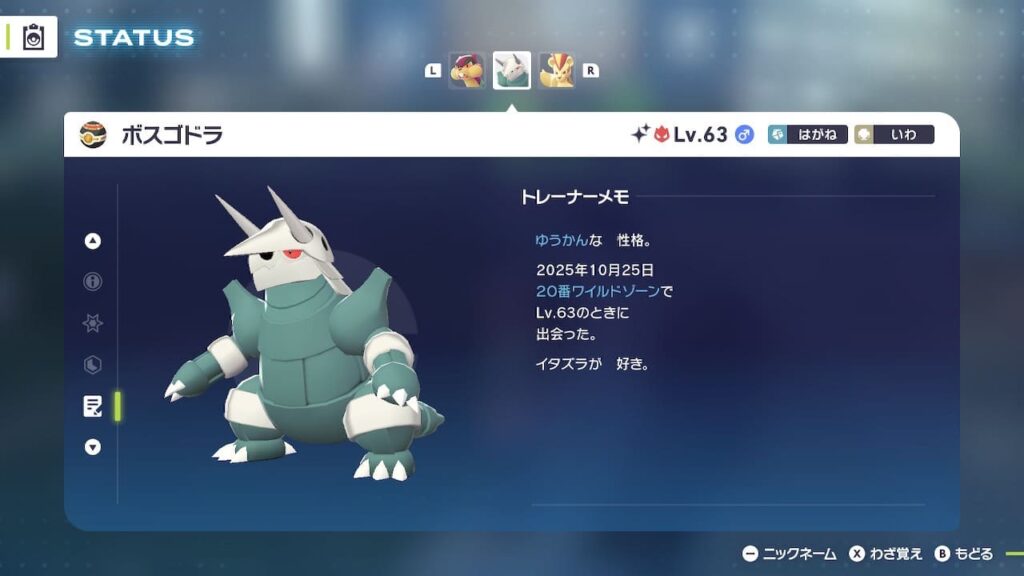The width and height of the screenshot is (1024, 576).
Task: Click the STATUS header icon
Action: (x=31, y=38)
